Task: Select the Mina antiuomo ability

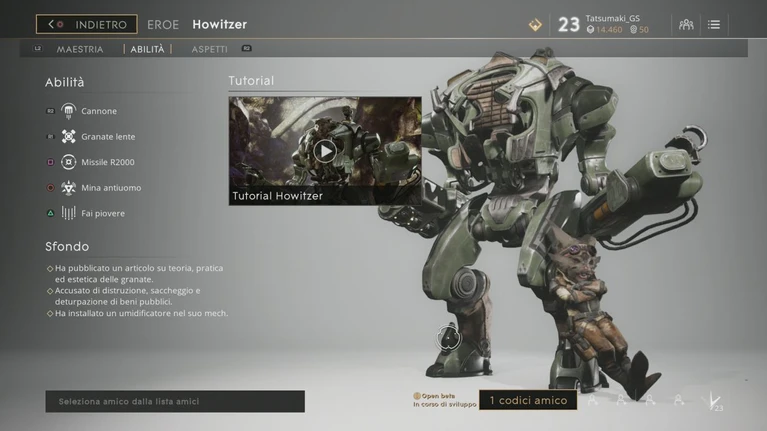Action: [111, 188]
